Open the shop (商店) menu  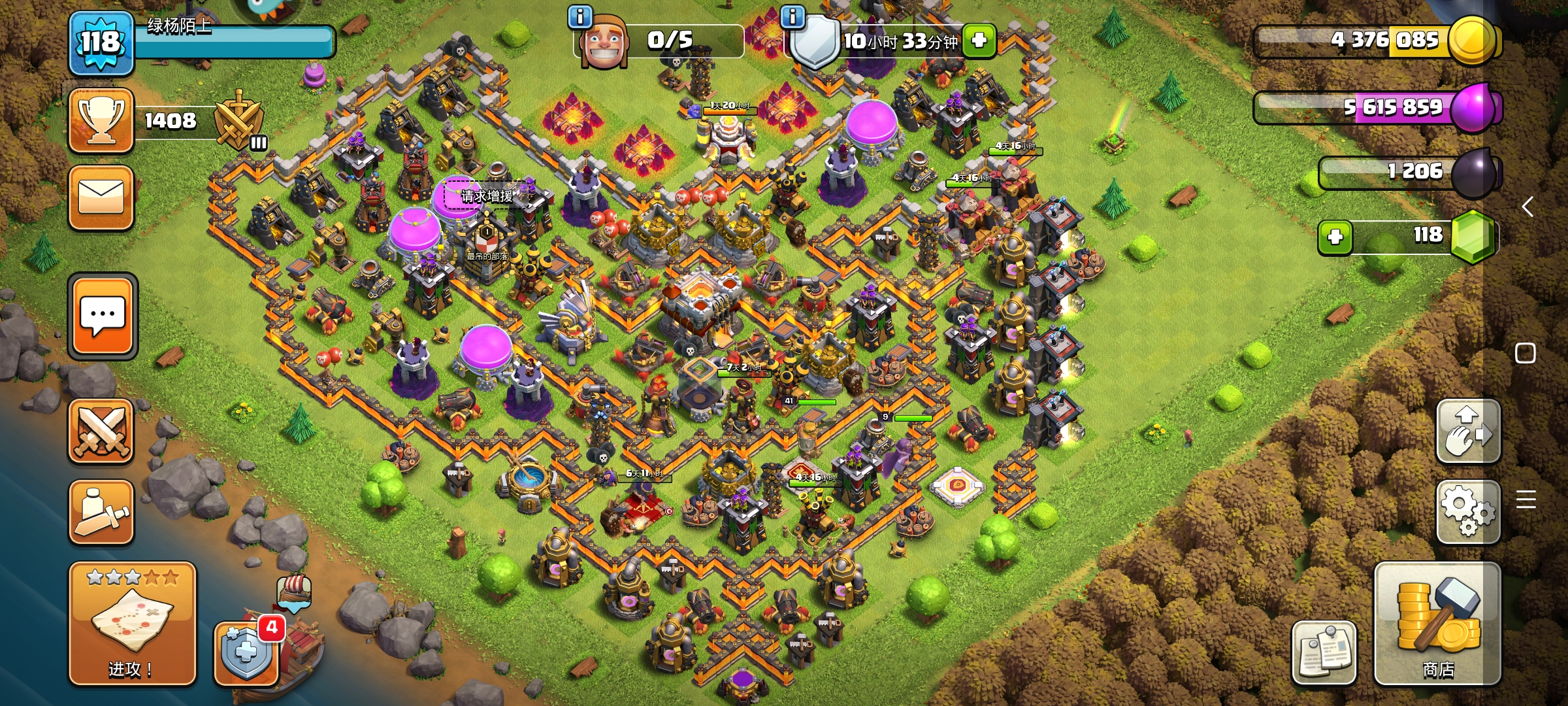coord(1437,624)
